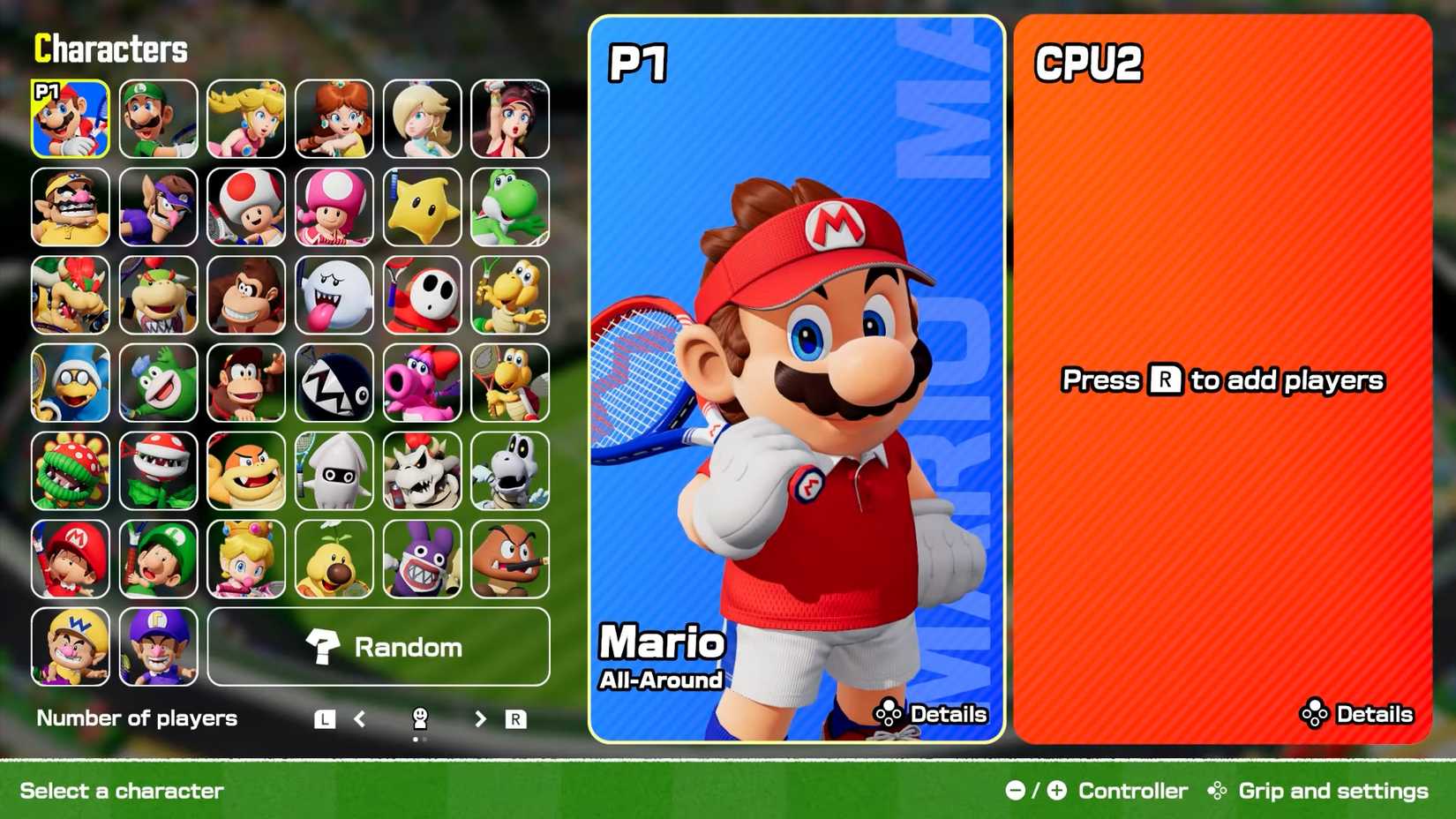
Task: Select Yoshi's portrait
Action: pos(510,207)
